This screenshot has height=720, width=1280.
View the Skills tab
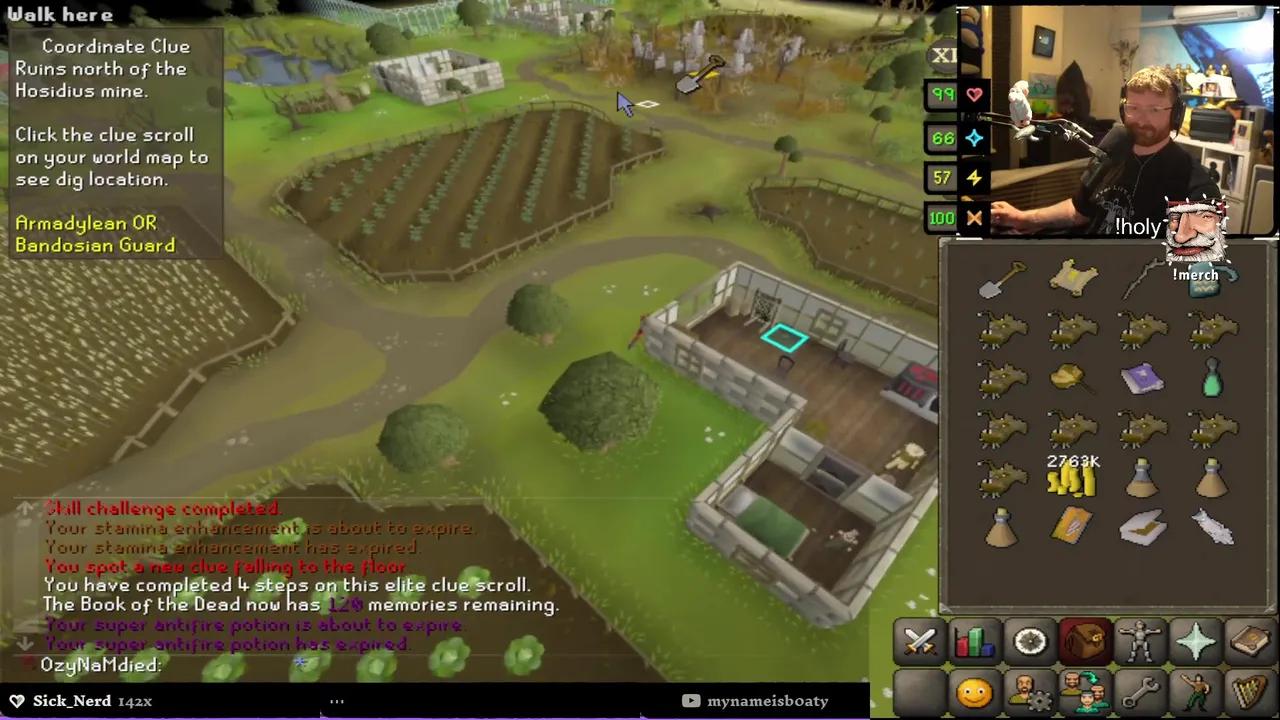[x=975, y=641]
